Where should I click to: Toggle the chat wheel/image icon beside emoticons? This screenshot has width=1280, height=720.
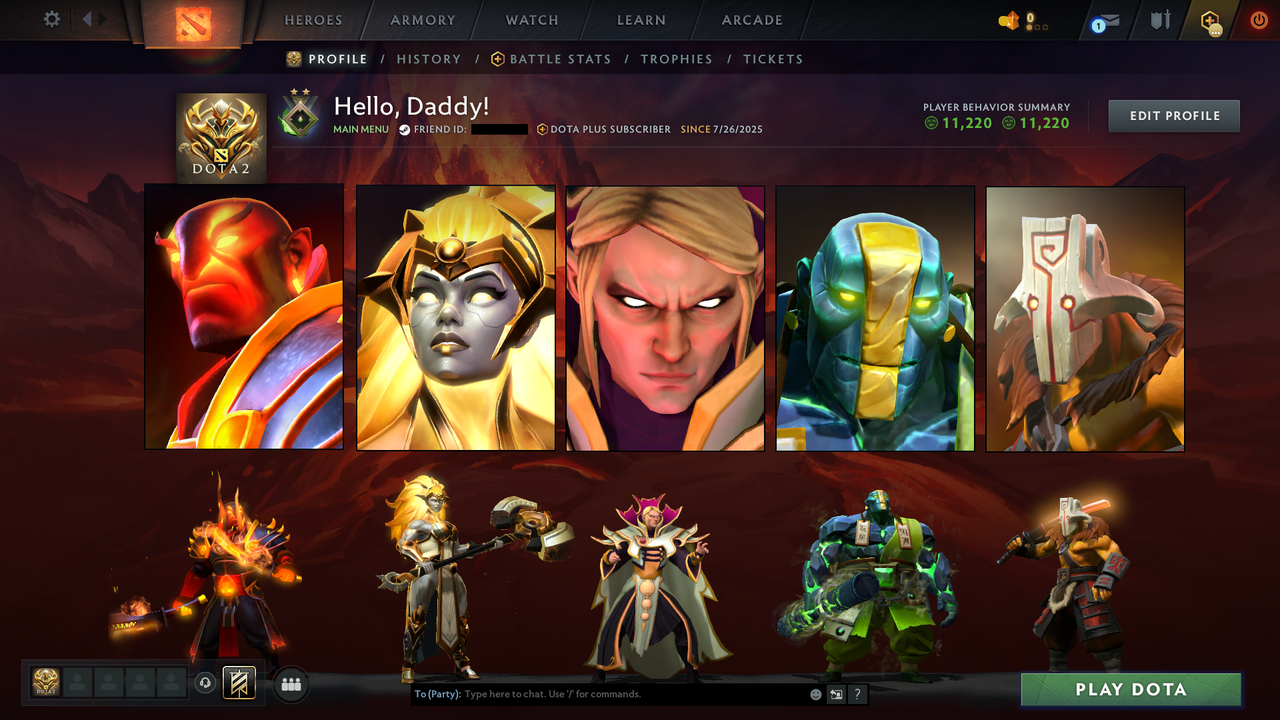point(836,693)
